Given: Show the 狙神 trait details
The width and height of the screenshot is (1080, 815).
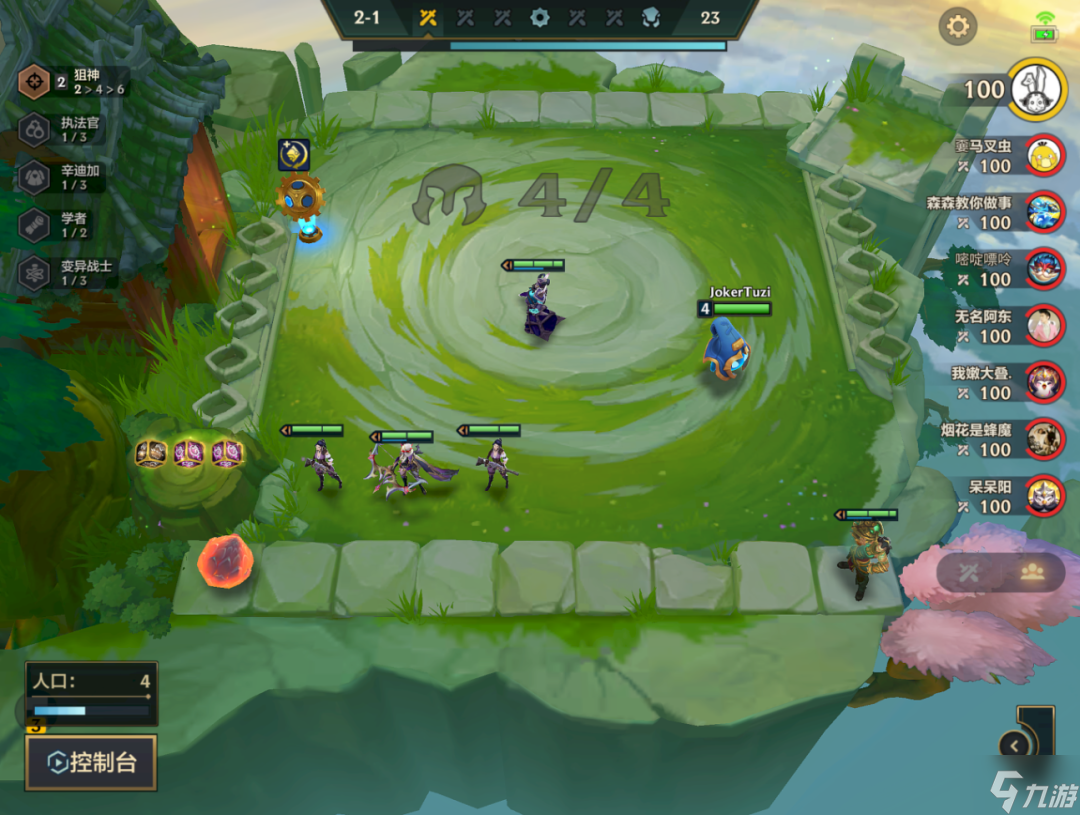Looking at the screenshot, I should tap(72, 82).
